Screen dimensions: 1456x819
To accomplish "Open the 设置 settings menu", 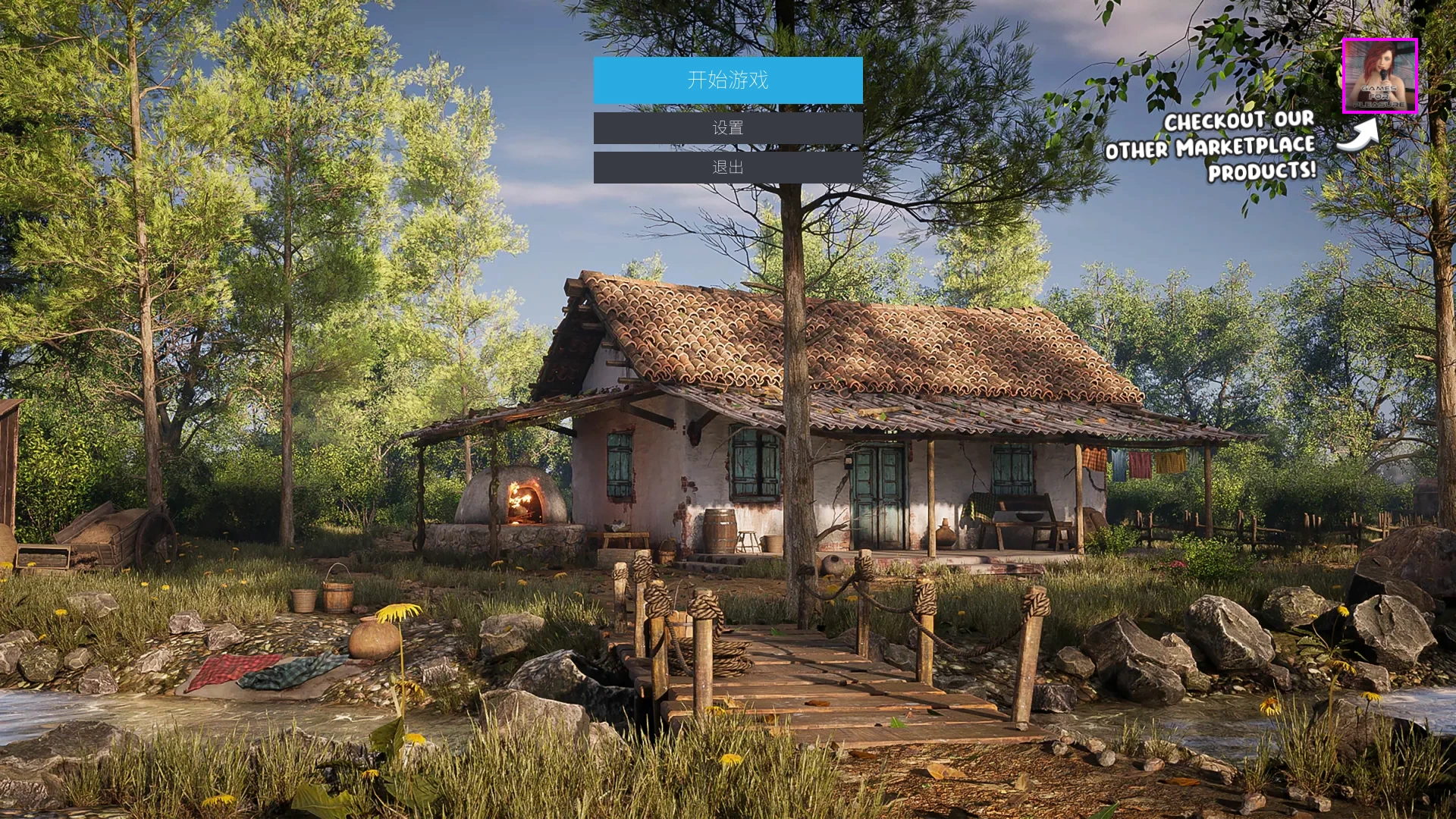I will [728, 128].
